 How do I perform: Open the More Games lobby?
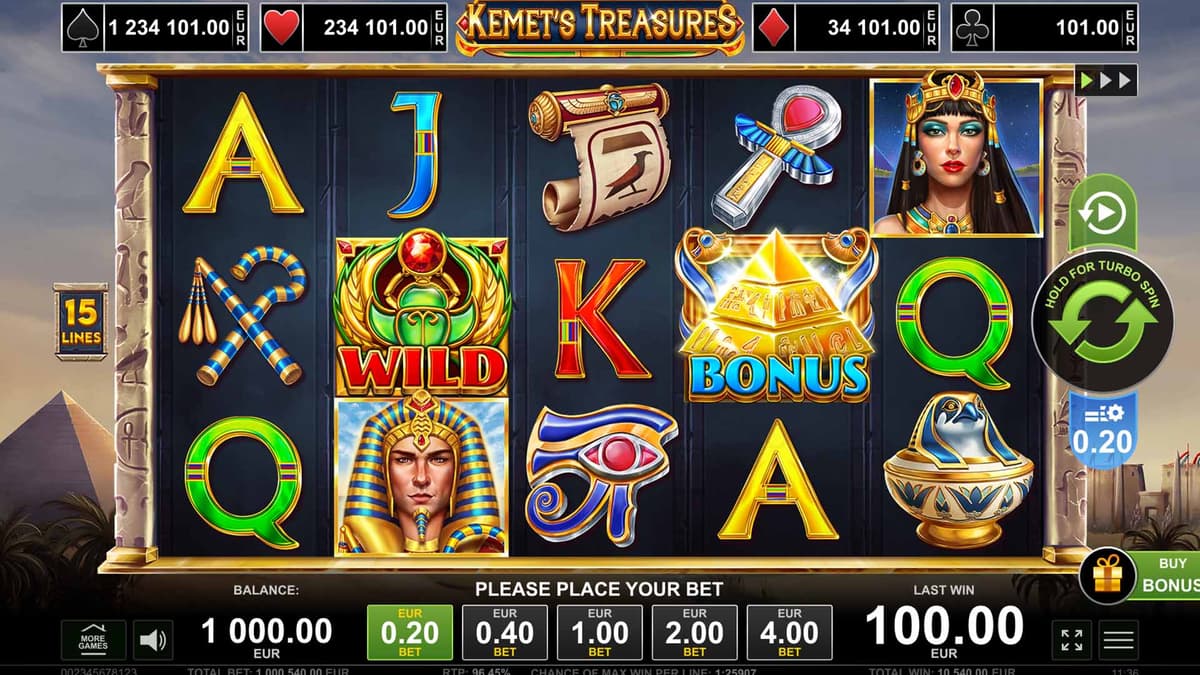point(93,639)
